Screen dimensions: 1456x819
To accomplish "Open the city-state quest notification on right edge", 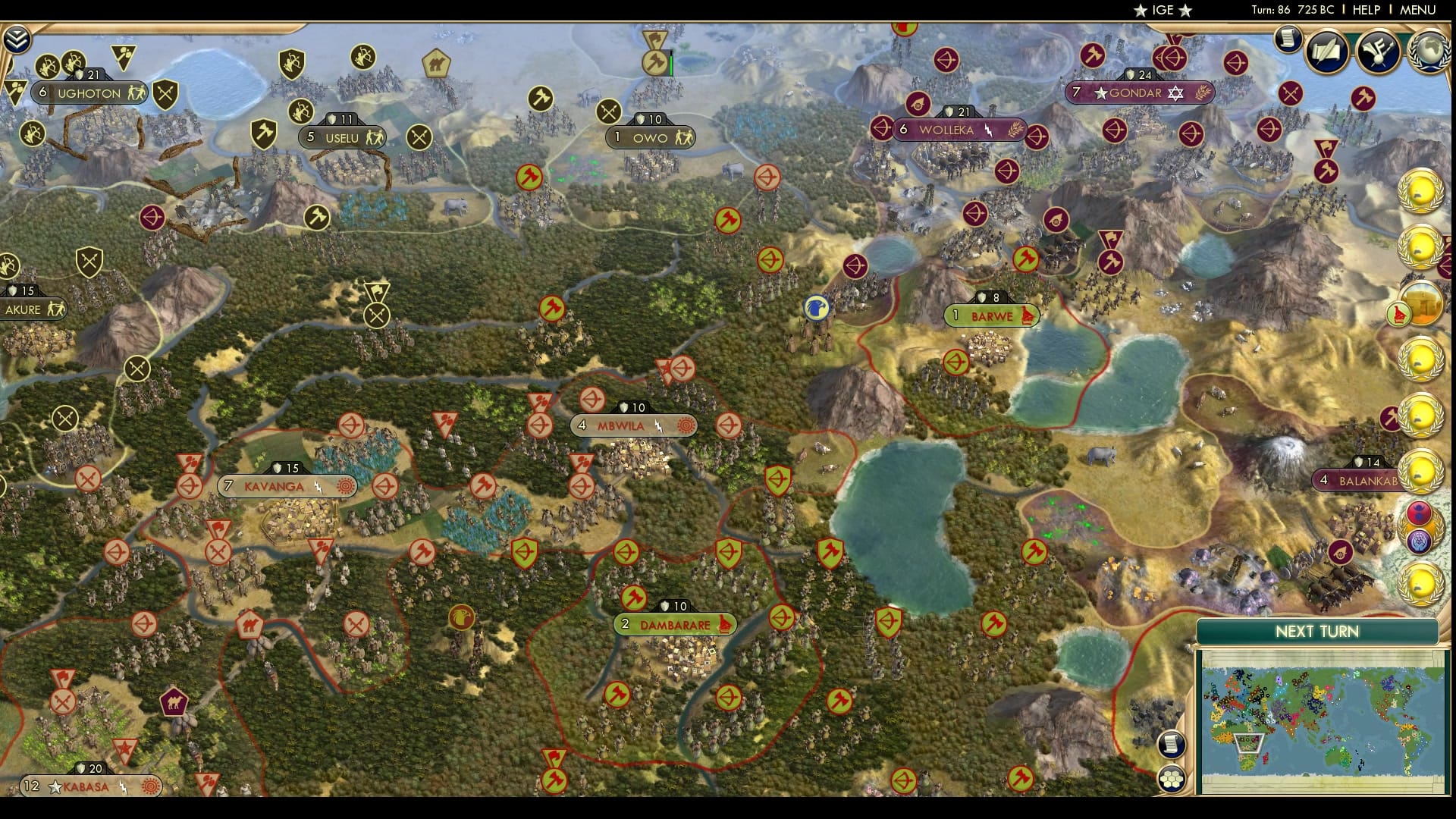I will pyautogui.click(x=1424, y=303).
